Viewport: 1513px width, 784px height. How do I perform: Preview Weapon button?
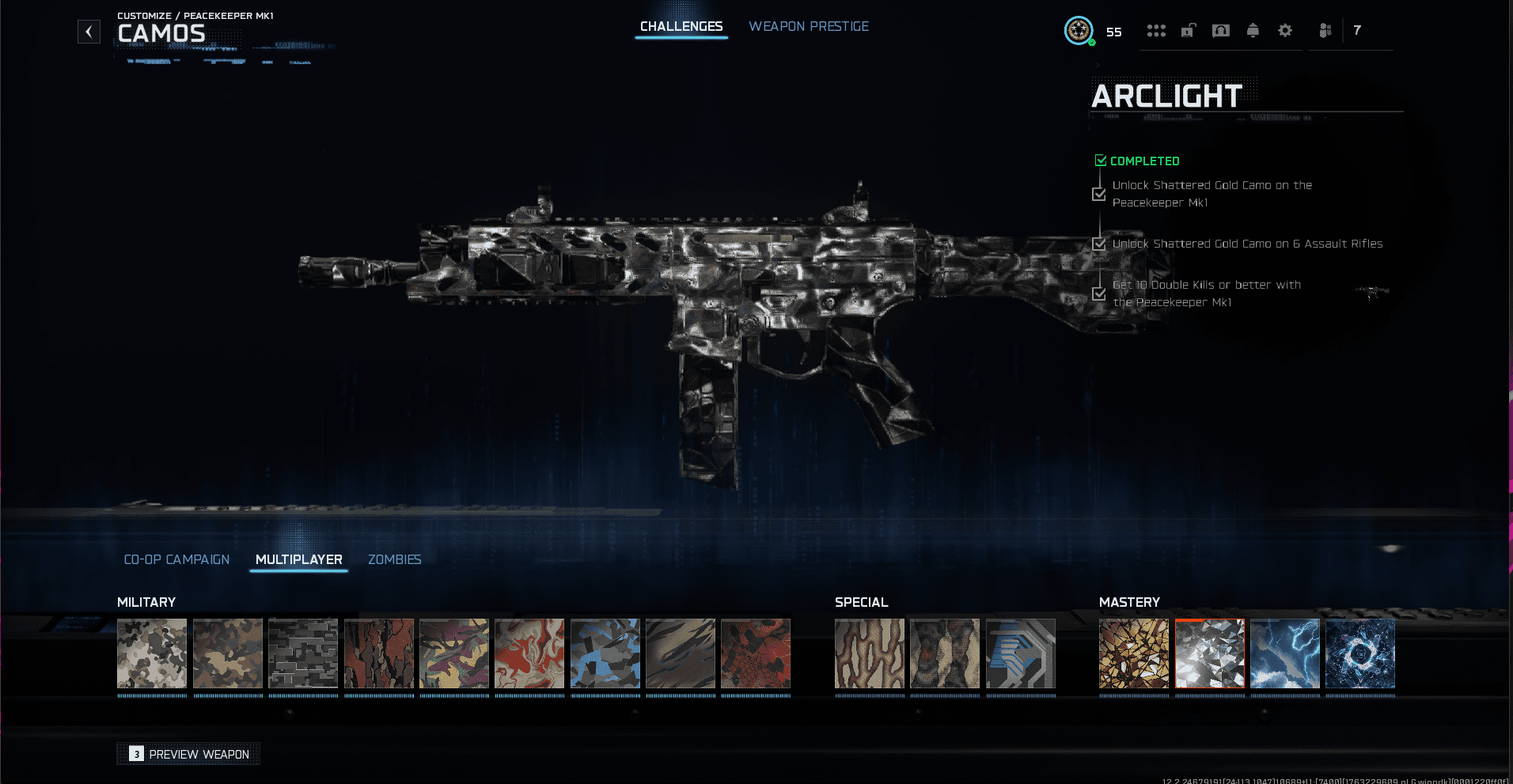(189, 754)
